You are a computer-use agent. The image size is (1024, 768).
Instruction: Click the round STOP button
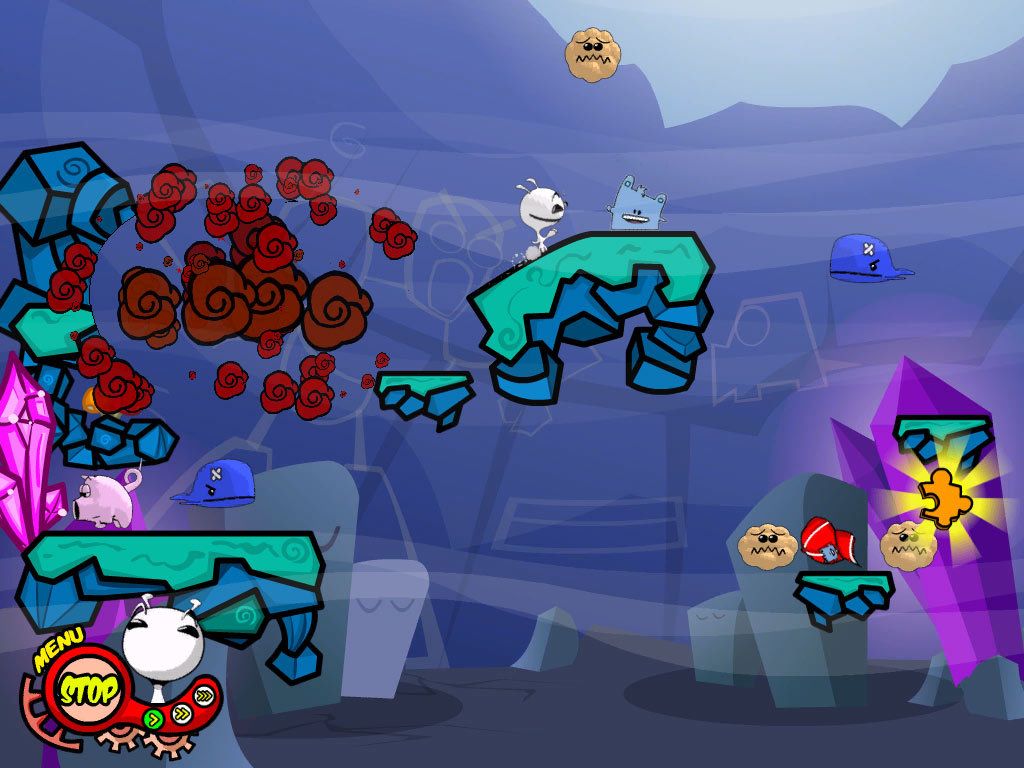pos(86,690)
